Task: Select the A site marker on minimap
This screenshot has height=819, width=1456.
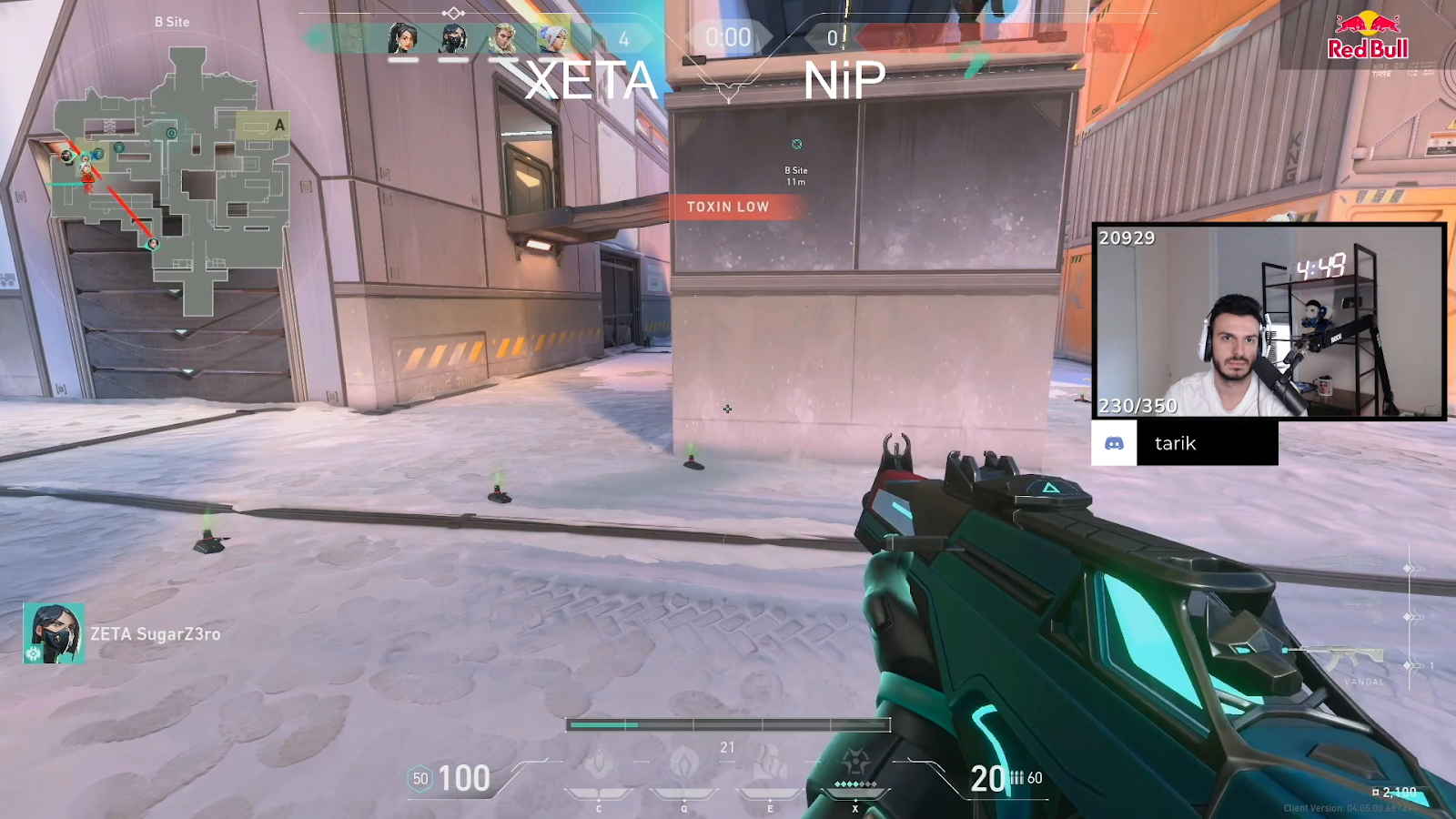Action: pos(279,125)
